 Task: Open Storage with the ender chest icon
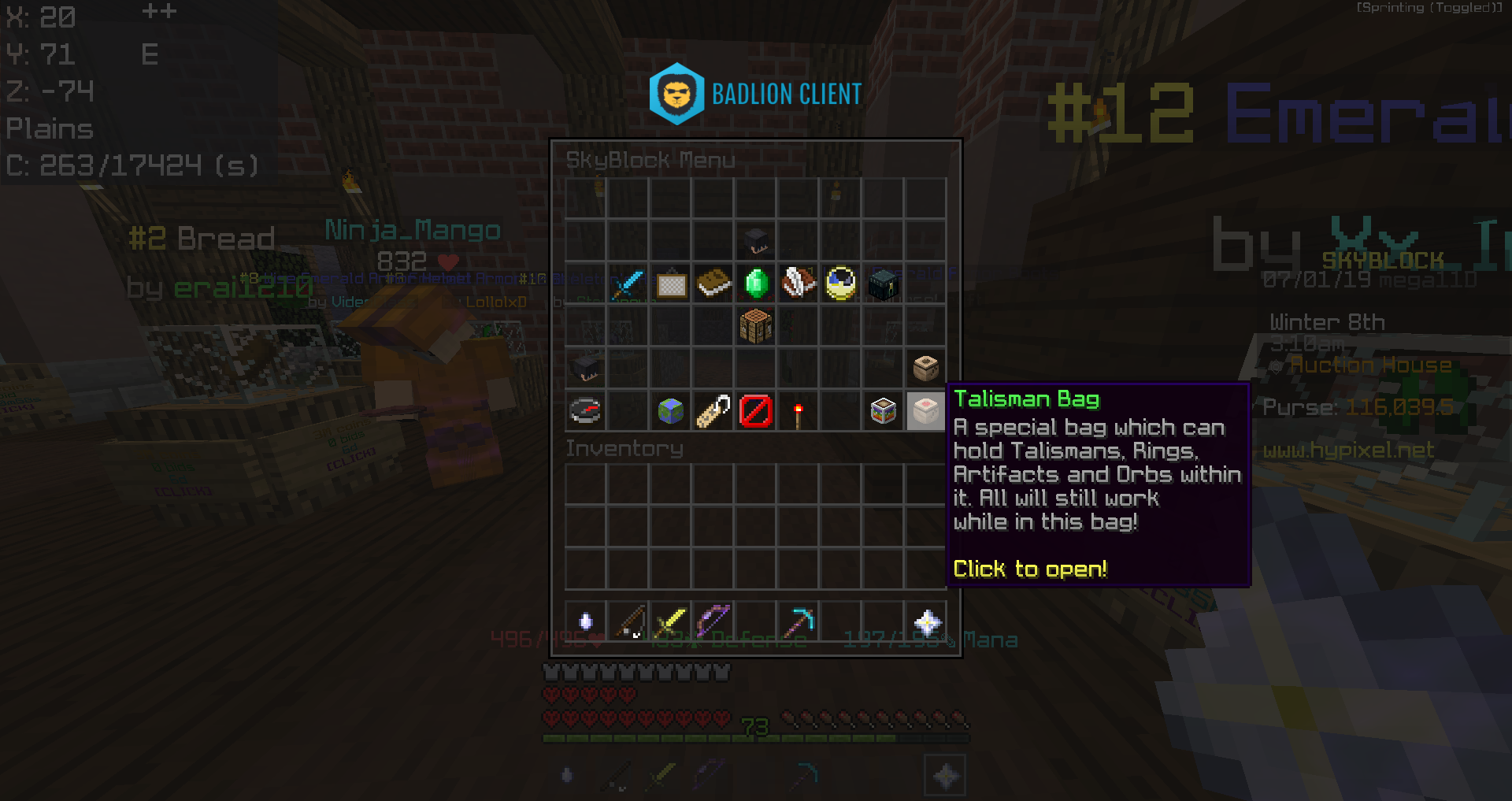pos(884,284)
